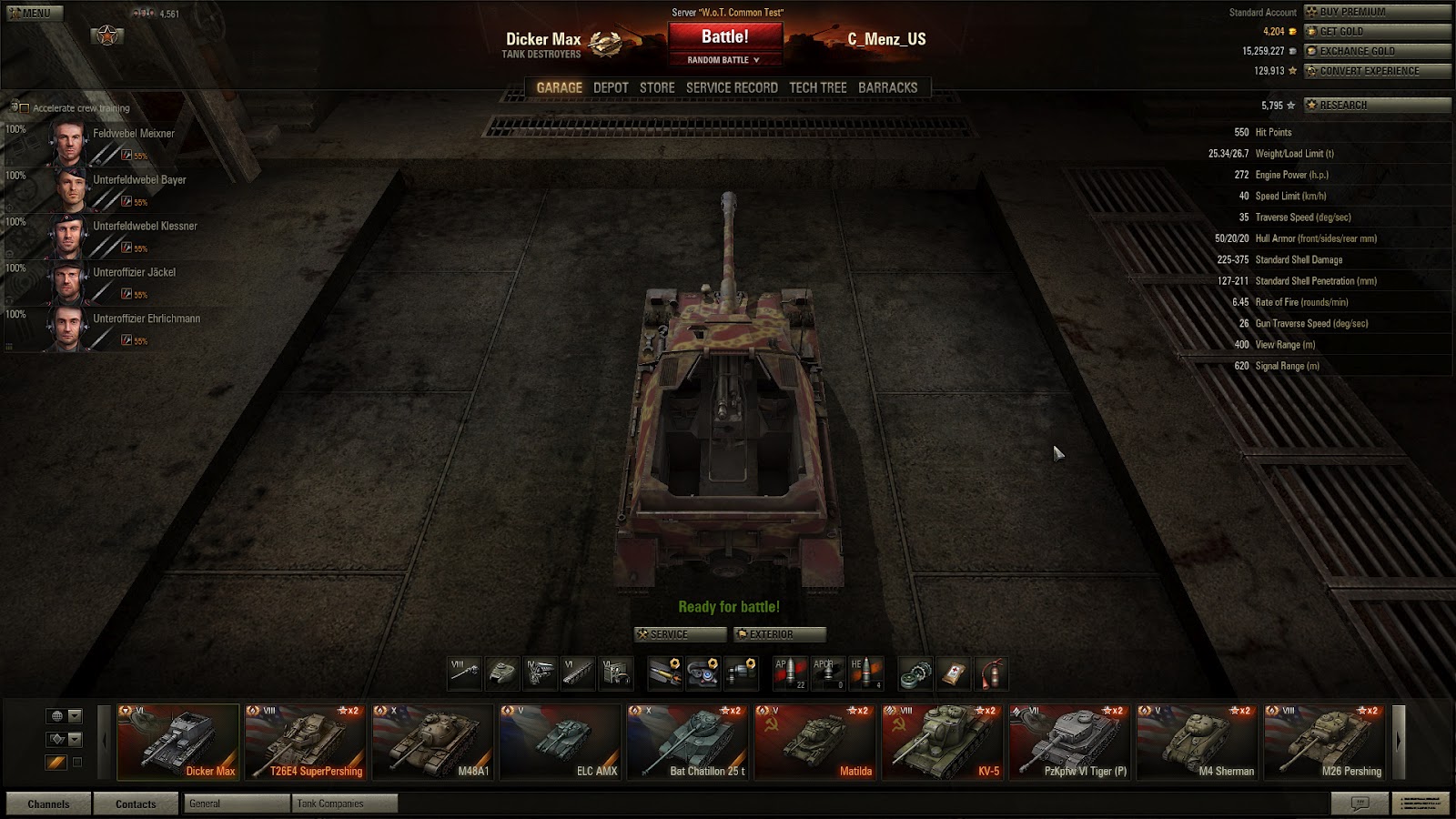Viewport: 1456px width, 819px height.
Task: Open the Random Battle mode dropdown
Action: click(723, 60)
